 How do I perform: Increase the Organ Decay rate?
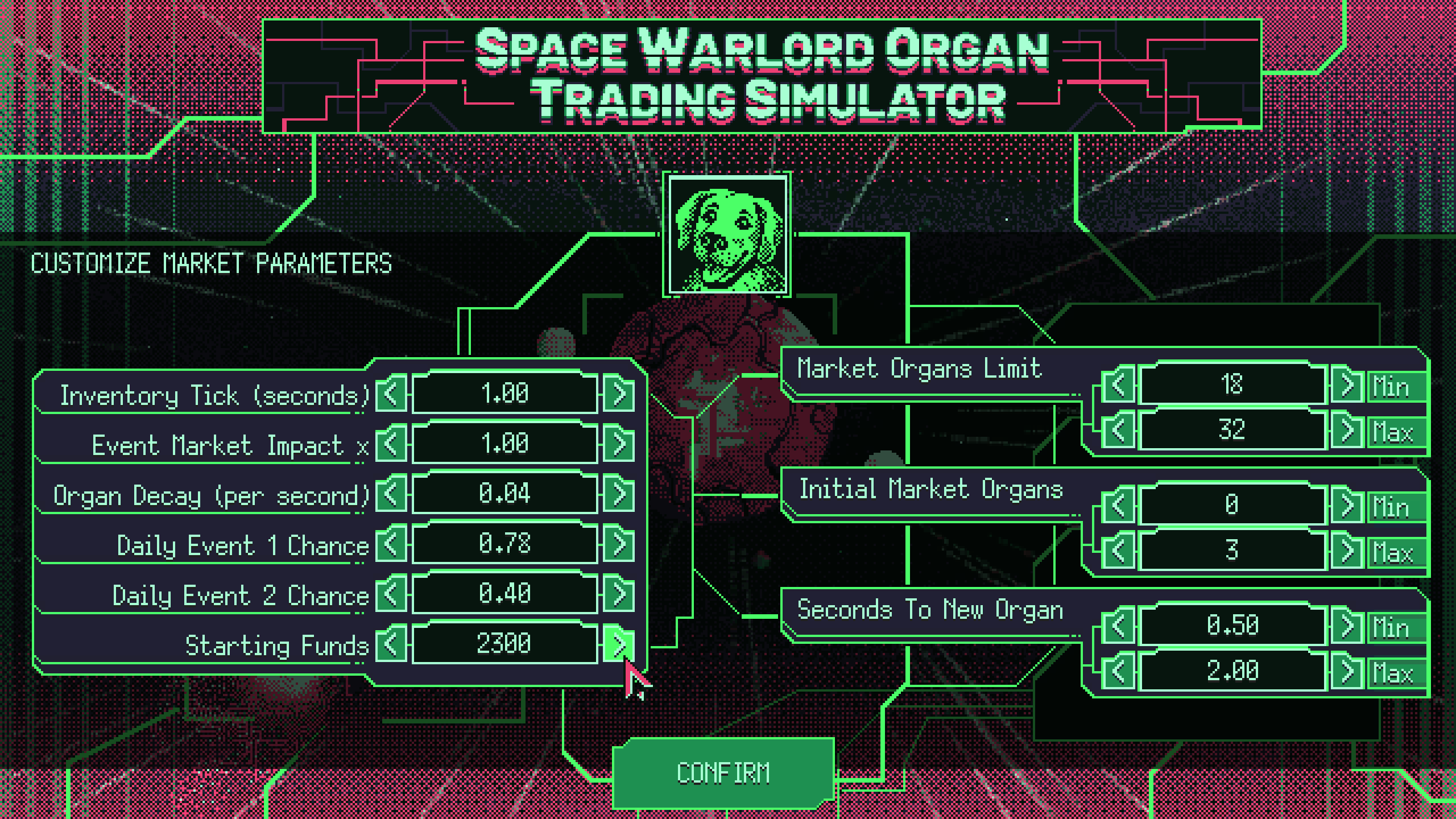click(x=618, y=494)
